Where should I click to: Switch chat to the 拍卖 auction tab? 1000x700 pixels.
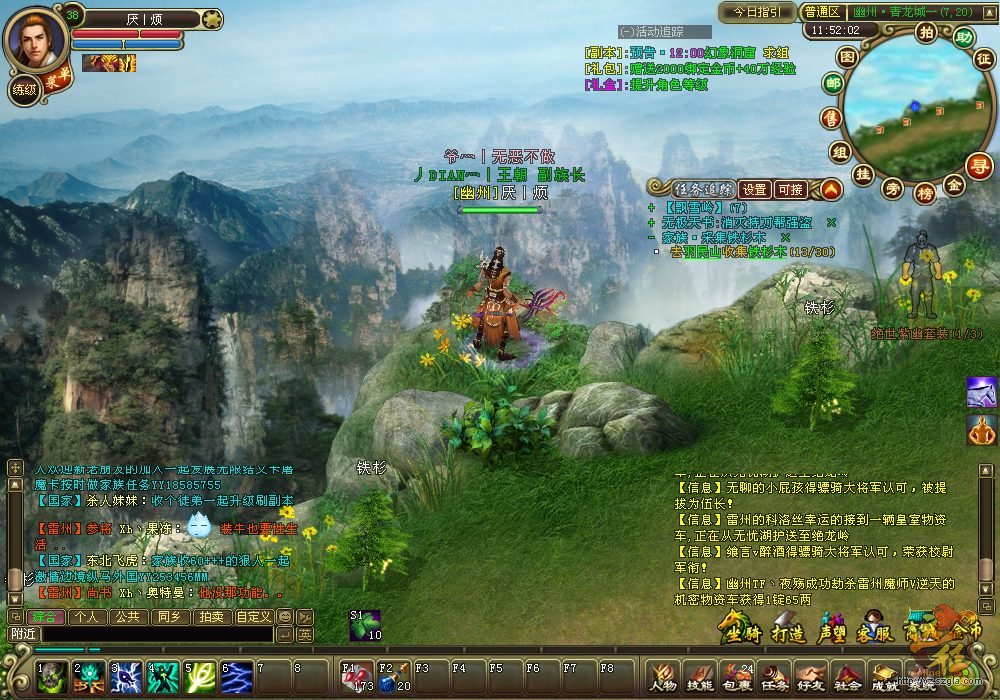211,617
